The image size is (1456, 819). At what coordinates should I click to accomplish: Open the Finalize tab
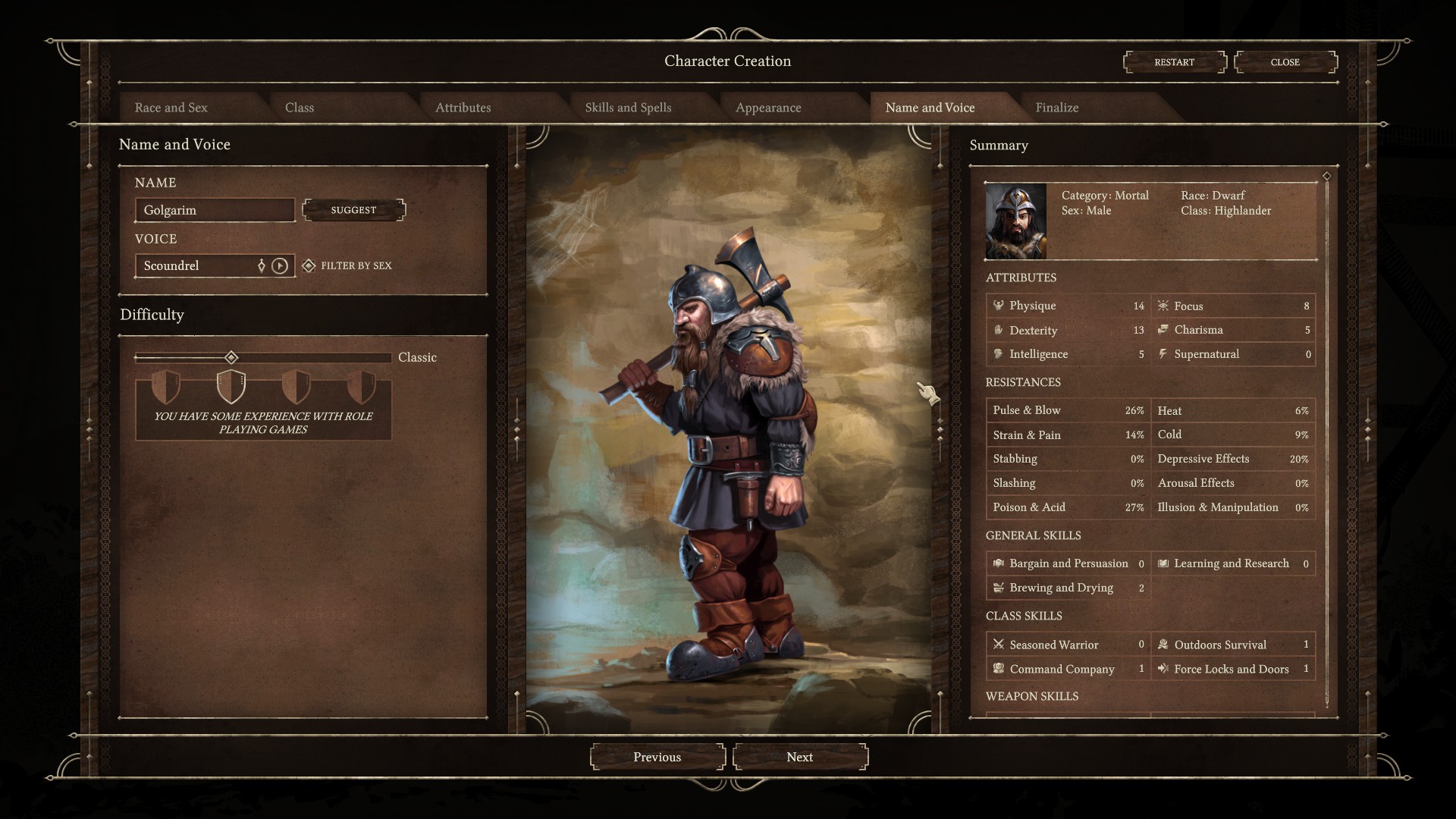pyautogui.click(x=1056, y=108)
